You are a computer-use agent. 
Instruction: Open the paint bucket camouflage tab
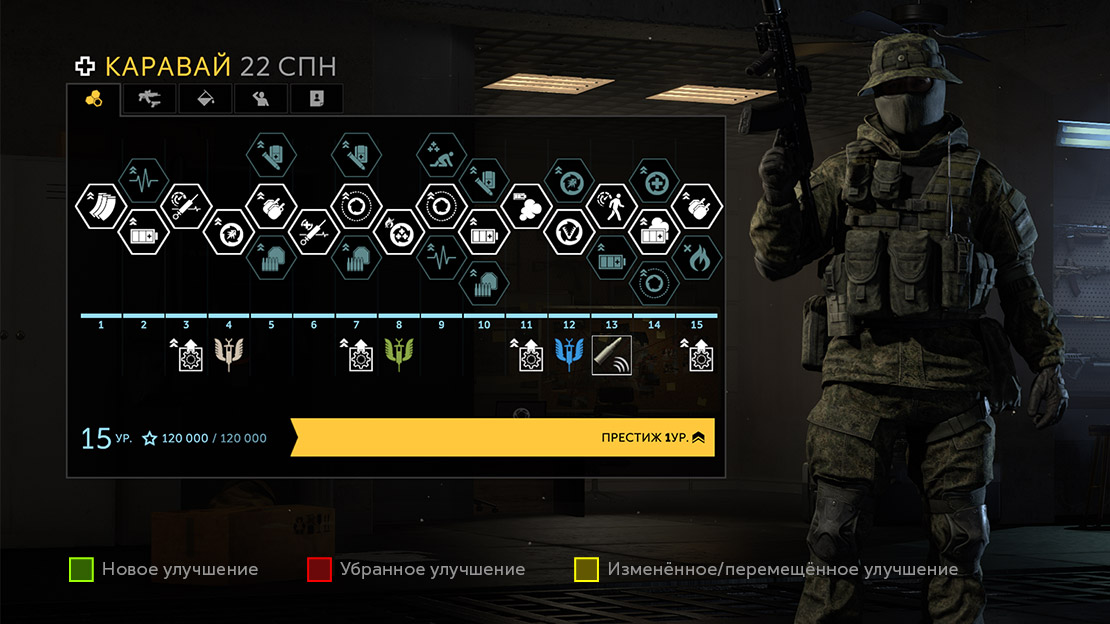coord(205,98)
